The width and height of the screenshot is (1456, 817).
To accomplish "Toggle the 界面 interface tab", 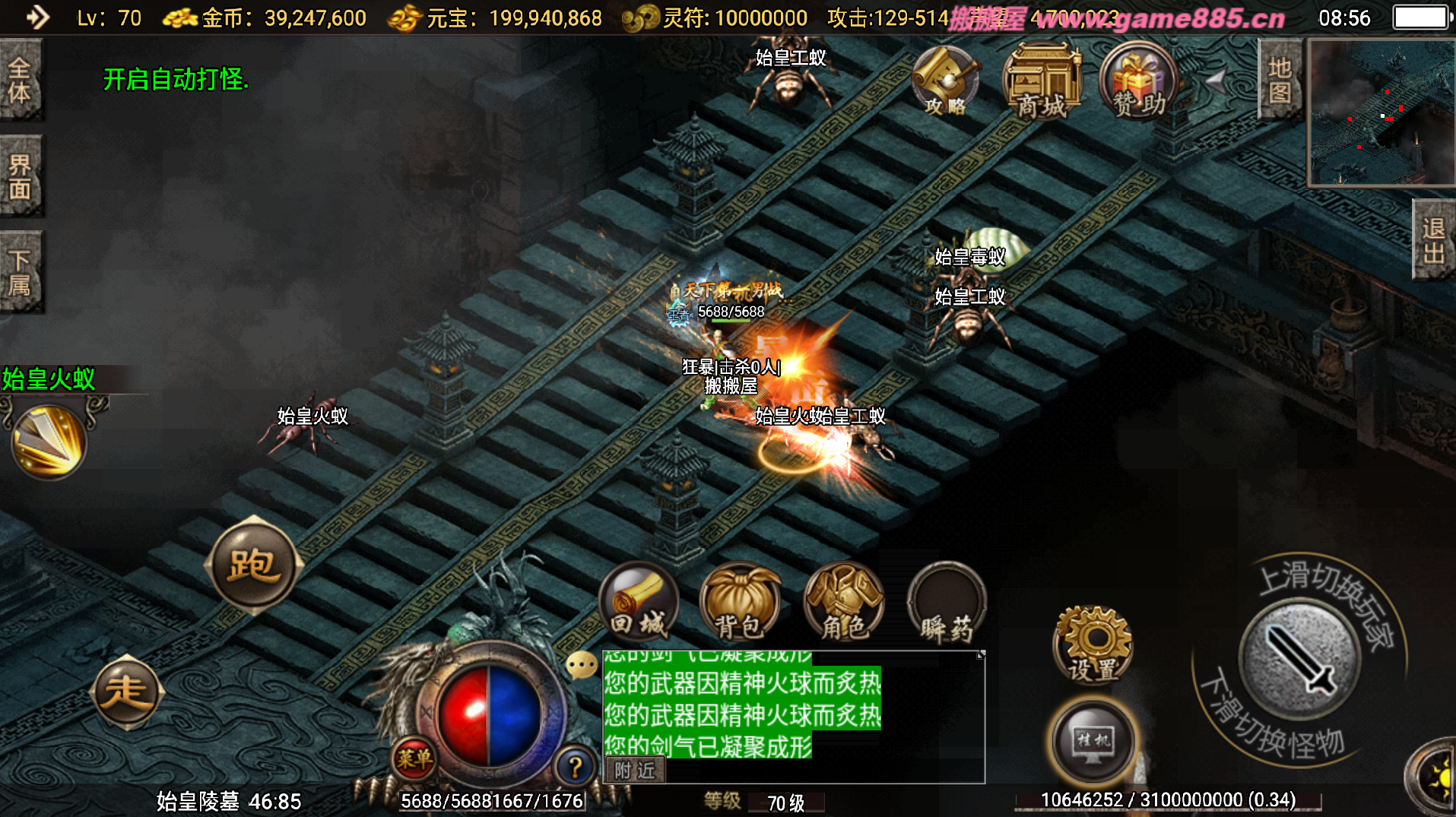I will point(21,176).
